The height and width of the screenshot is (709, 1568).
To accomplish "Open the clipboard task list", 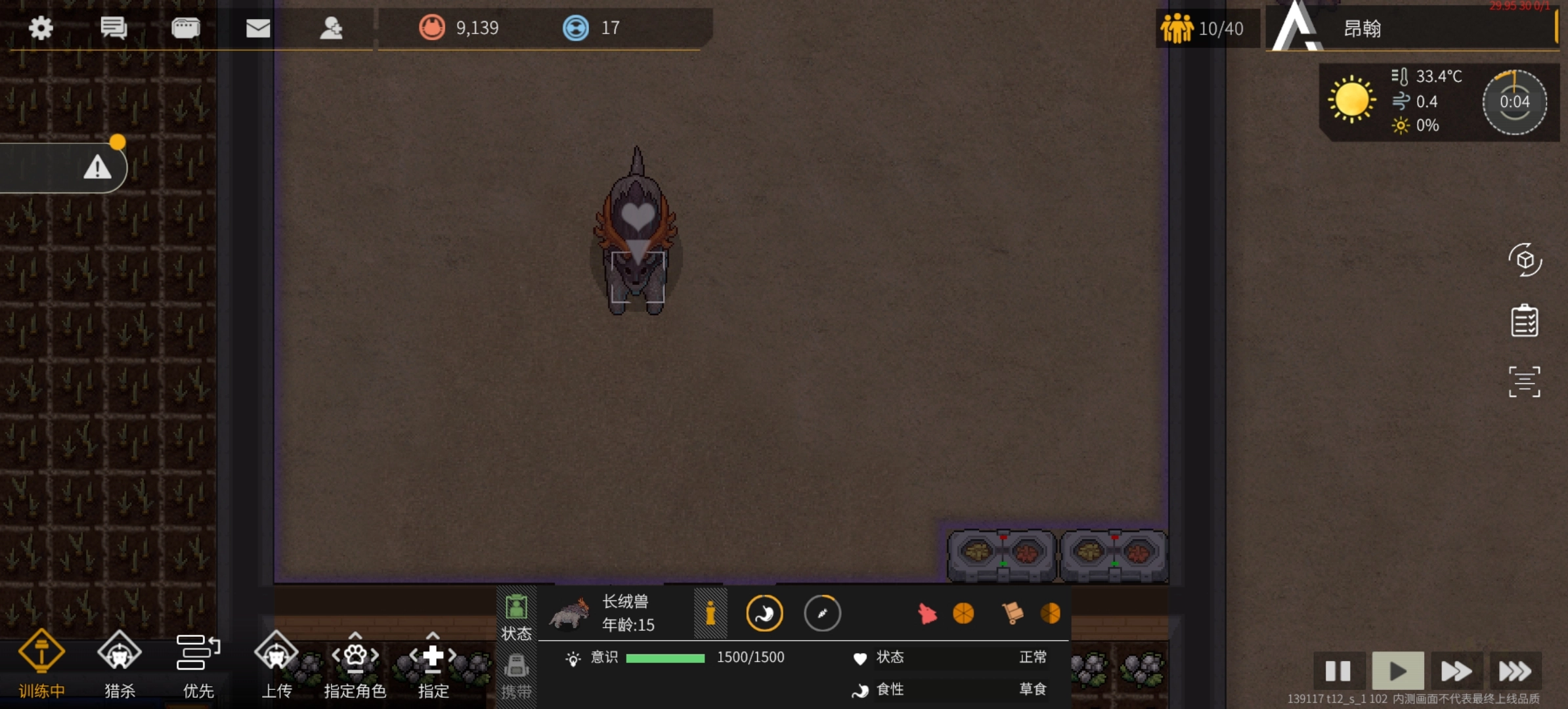I will pos(1524,321).
